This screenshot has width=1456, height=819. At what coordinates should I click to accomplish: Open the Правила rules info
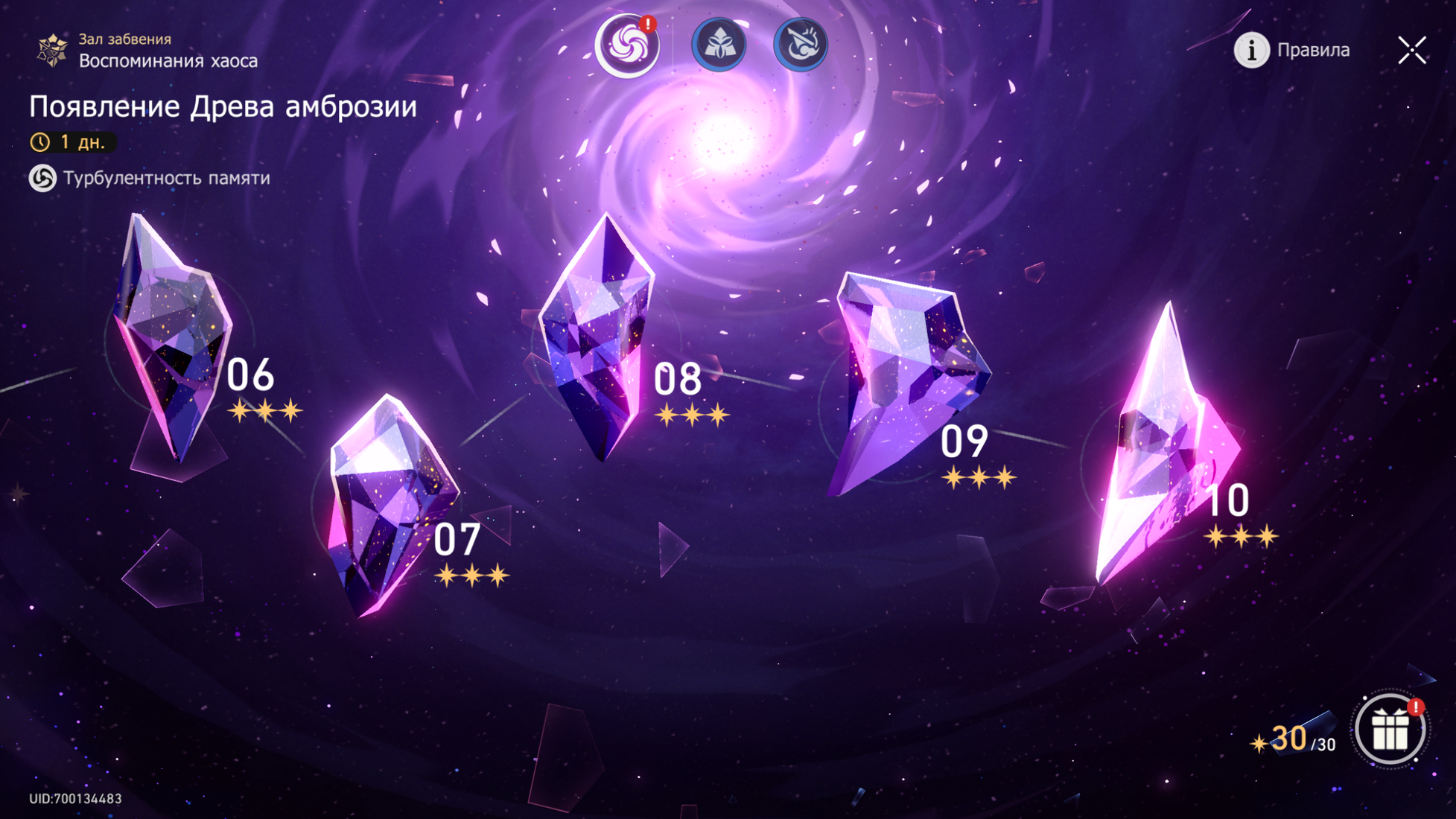coord(1292,51)
